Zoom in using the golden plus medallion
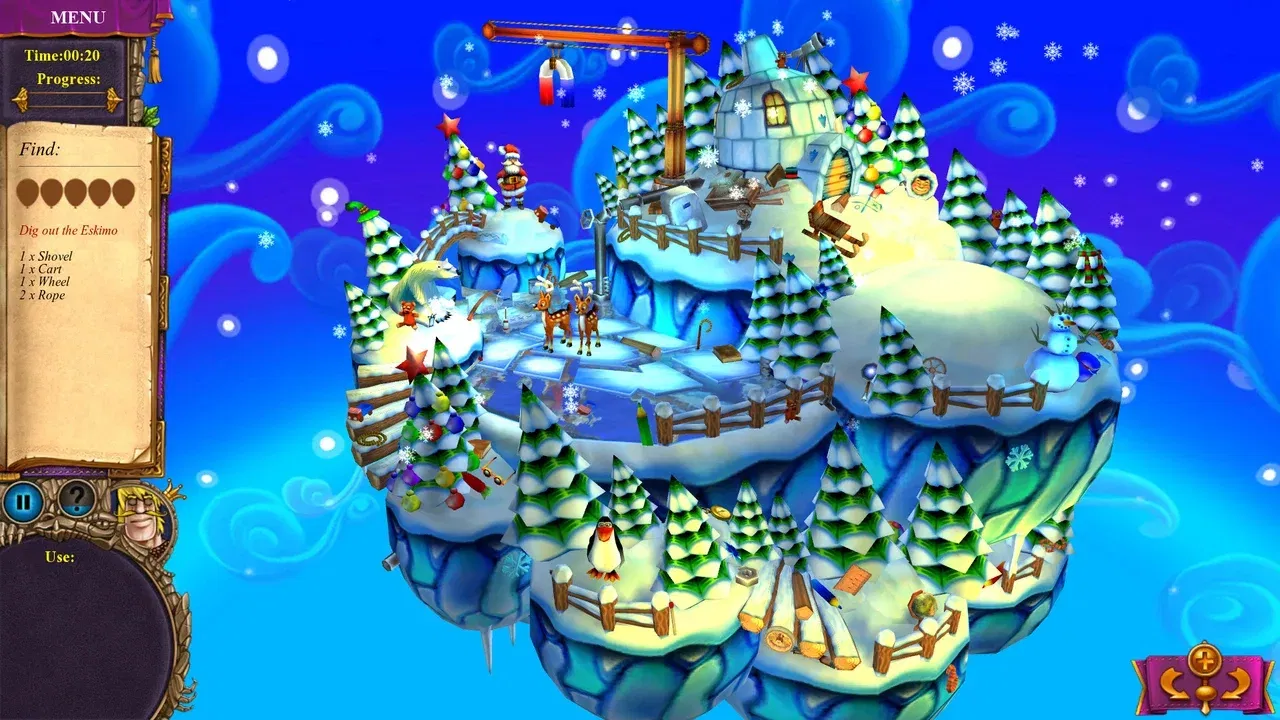This screenshot has width=1280, height=720. [1205, 660]
